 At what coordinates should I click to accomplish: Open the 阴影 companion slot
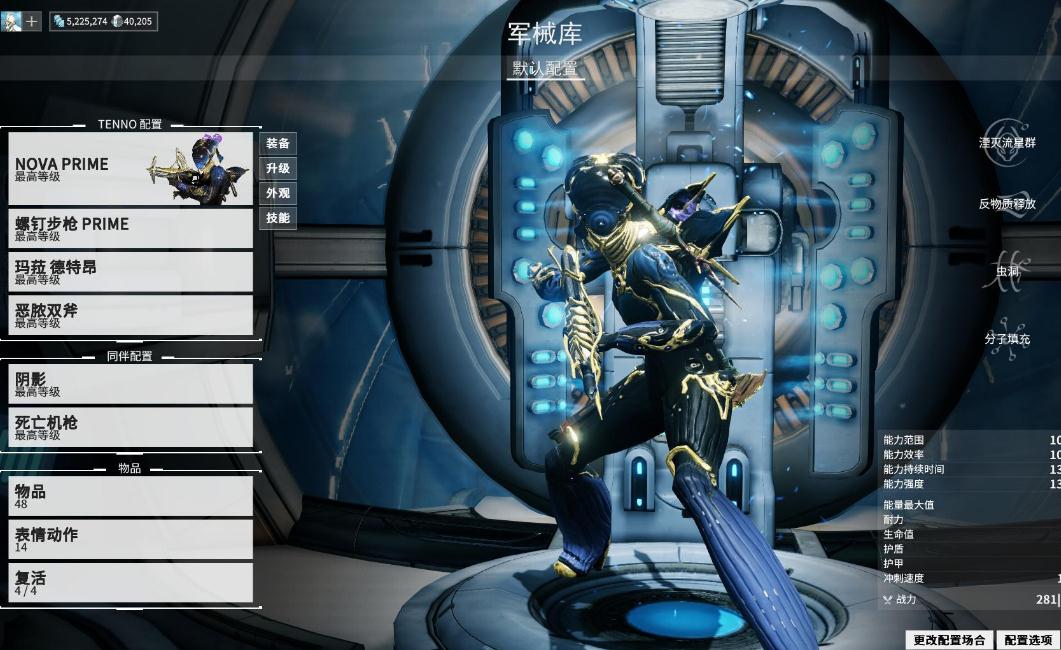coord(130,384)
